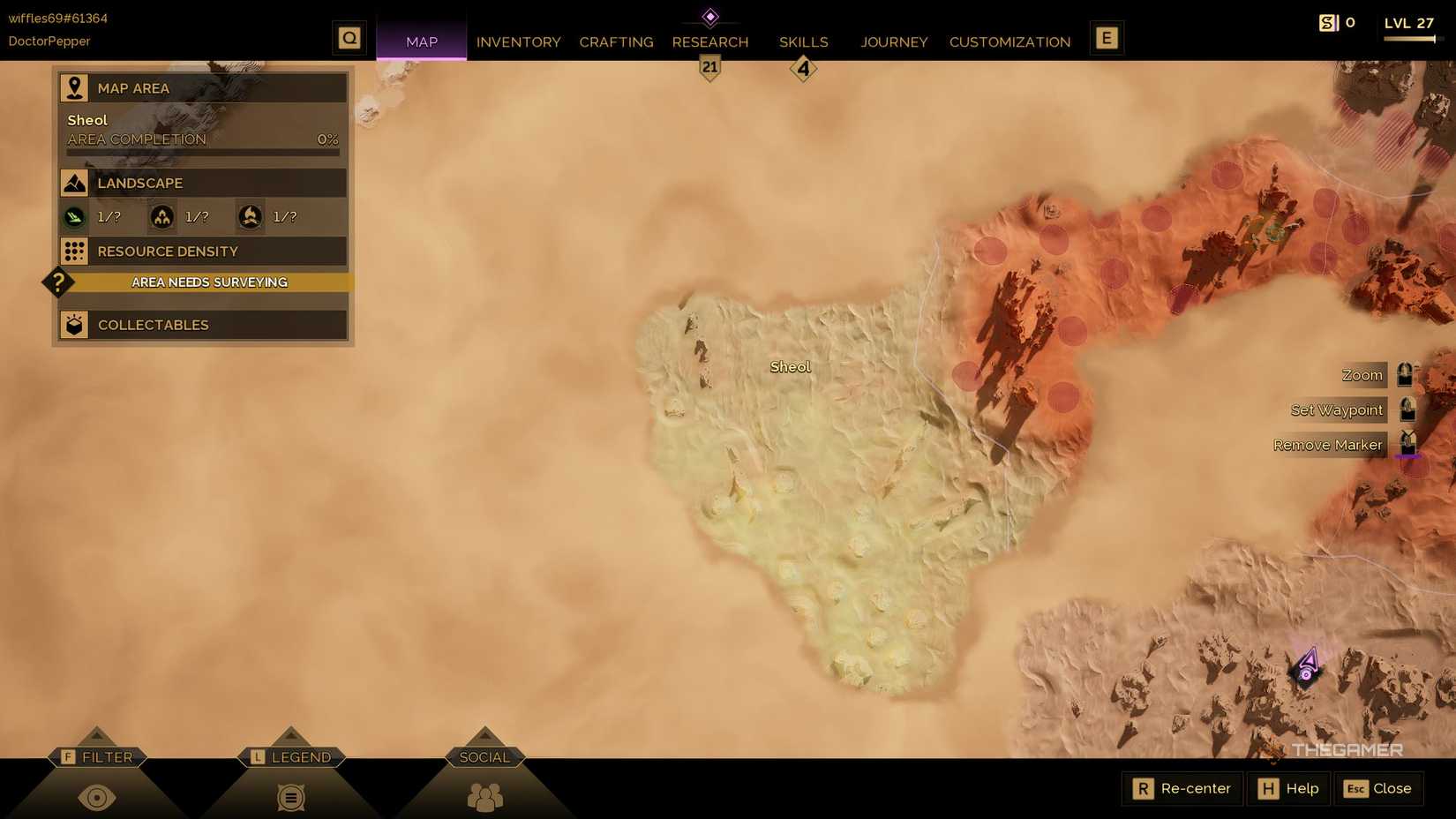
Task: Open the Research menu
Action: click(710, 41)
